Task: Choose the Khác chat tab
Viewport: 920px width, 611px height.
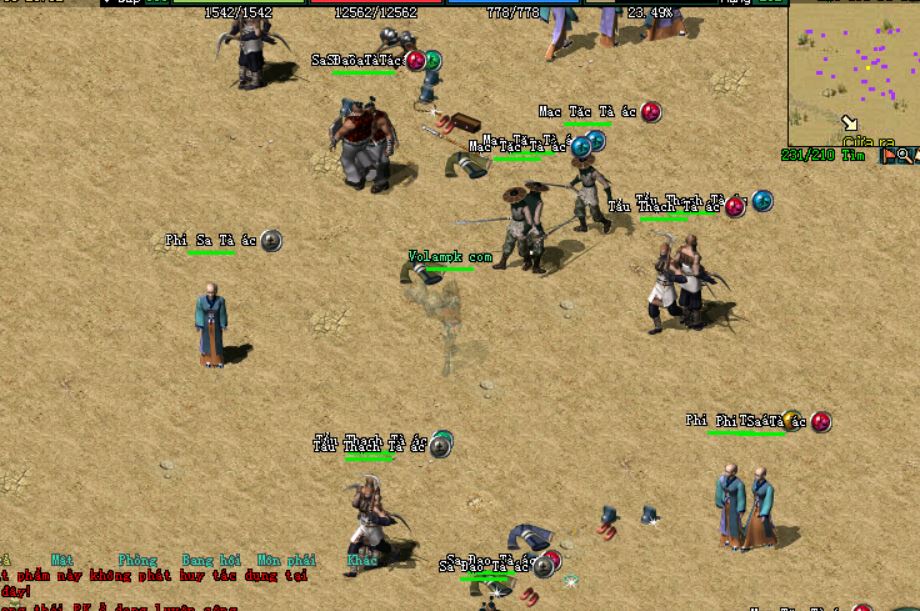Action: pos(362,561)
